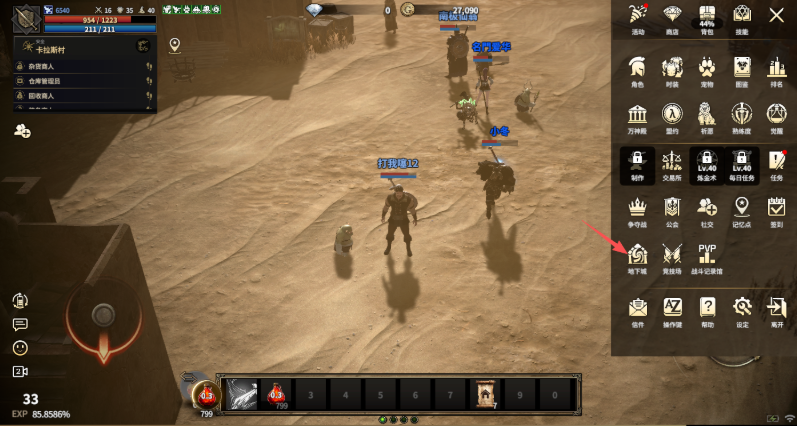Use the red potion in the hotbar slot
The width and height of the screenshot is (797, 426).
(275, 394)
